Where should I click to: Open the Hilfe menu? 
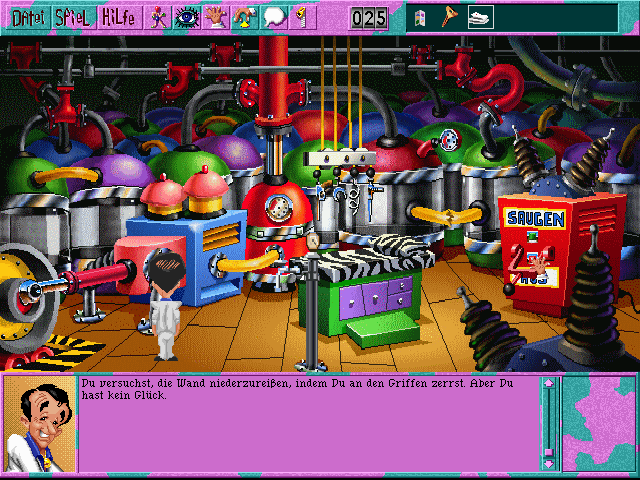point(119,17)
